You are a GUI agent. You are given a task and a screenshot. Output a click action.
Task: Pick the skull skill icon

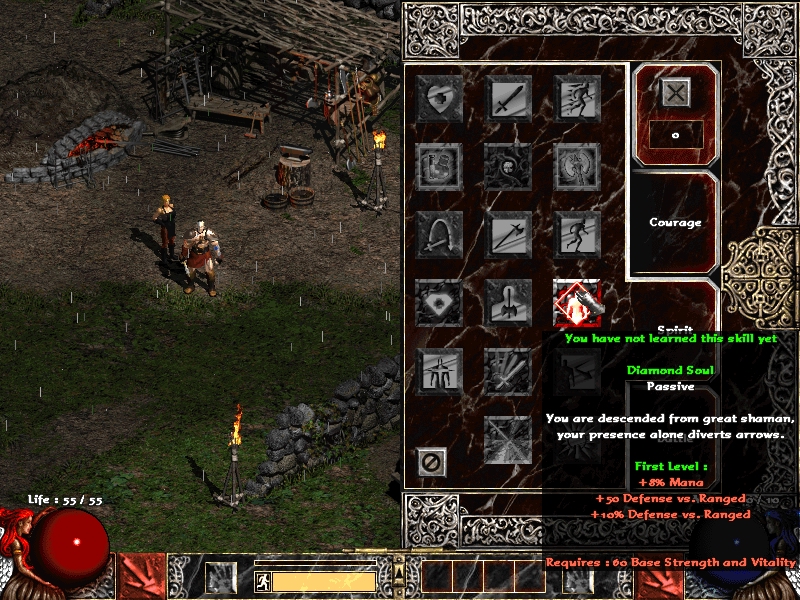(x=508, y=165)
